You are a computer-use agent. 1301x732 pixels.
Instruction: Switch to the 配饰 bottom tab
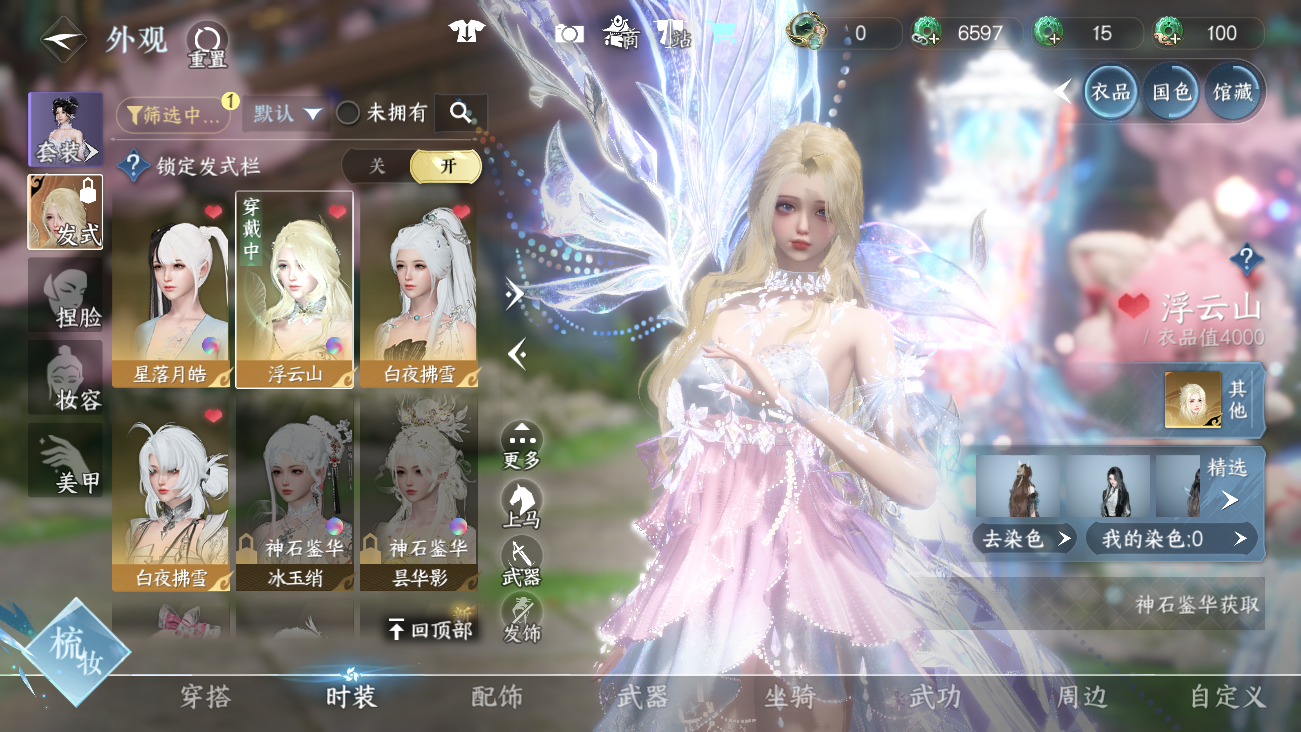497,697
